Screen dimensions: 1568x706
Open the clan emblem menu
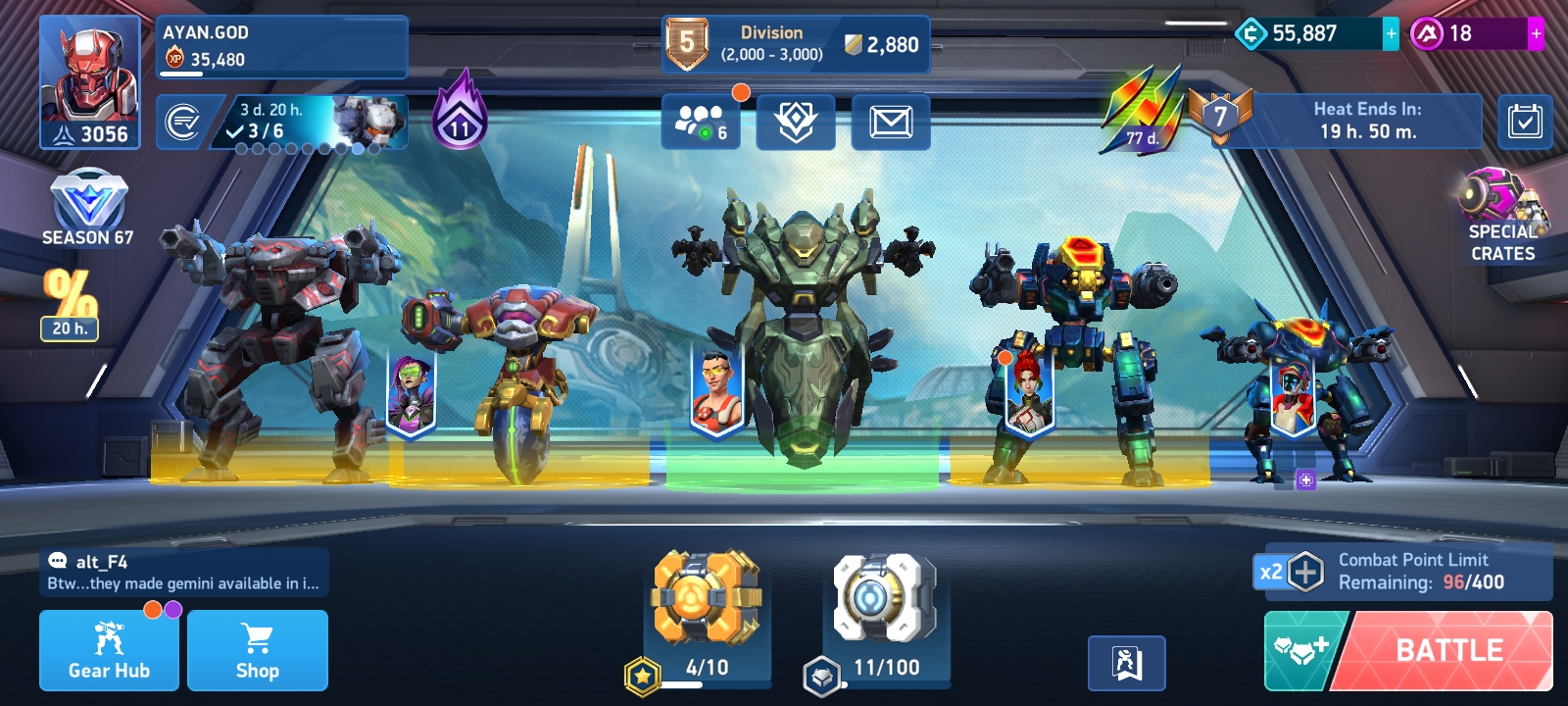pyautogui.click(x=796, y=123)
